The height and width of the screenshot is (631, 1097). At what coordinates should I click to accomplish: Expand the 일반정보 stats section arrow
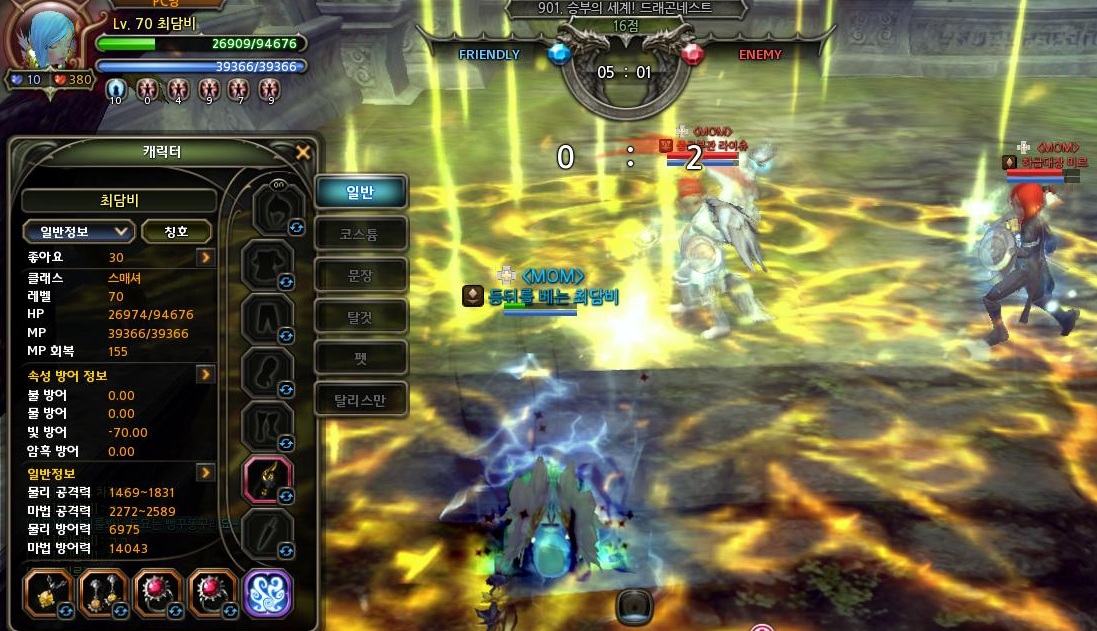point(205,472)
